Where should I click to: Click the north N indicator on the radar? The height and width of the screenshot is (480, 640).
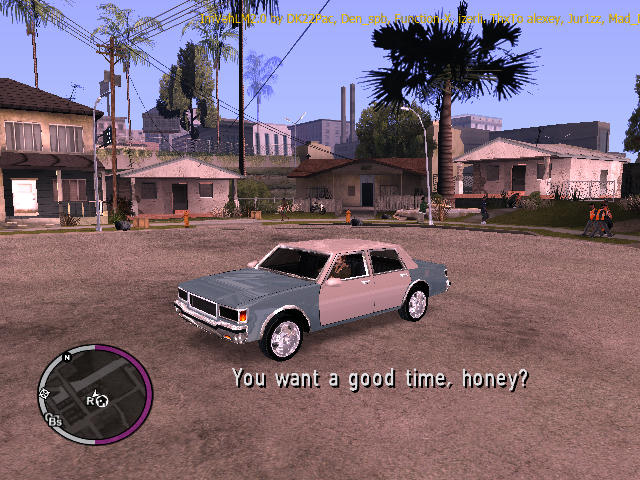point(68,357)
